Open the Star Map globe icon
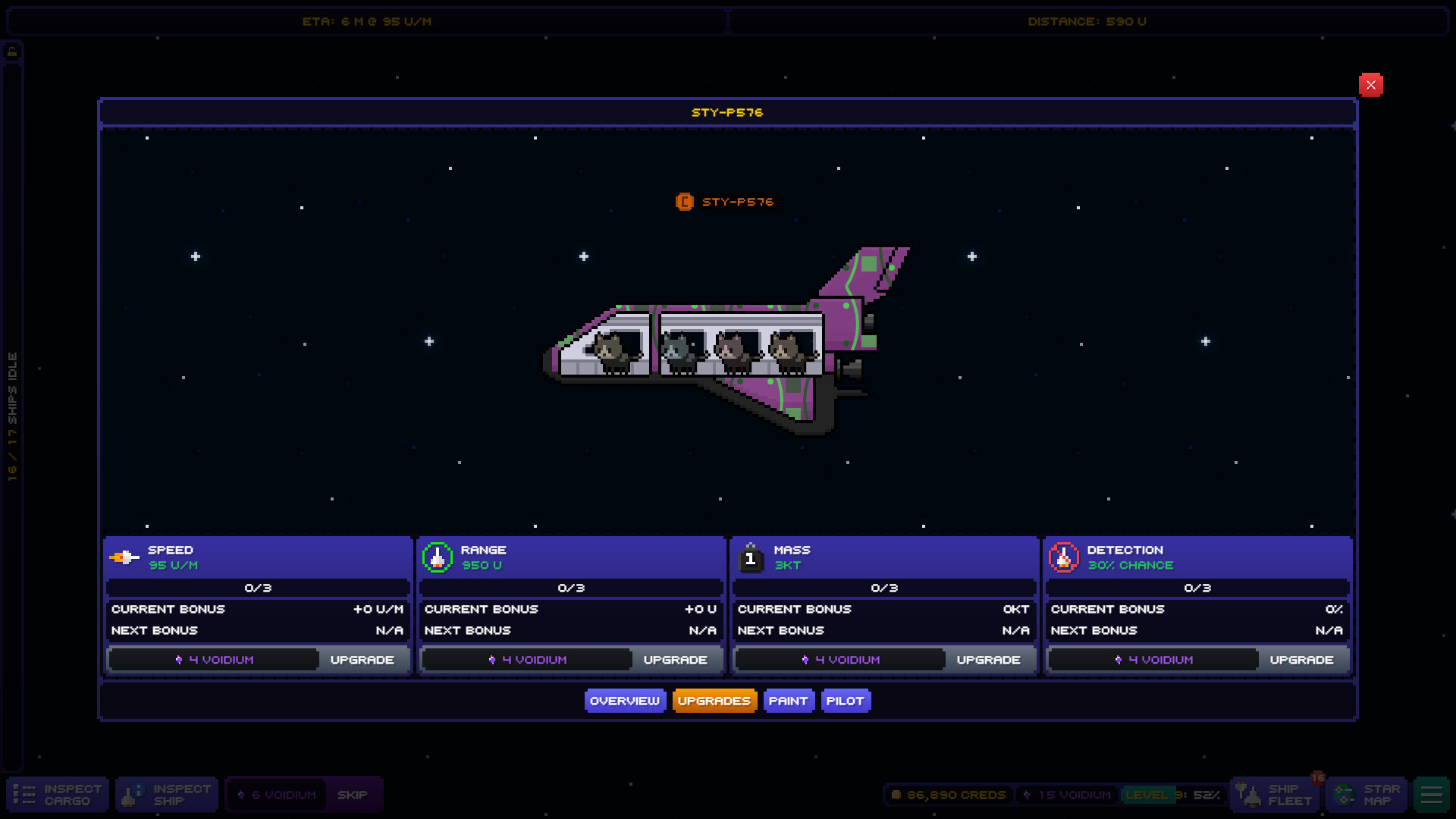The image size is (1456, 819). pyautogui.click(x=1346, y=794)
